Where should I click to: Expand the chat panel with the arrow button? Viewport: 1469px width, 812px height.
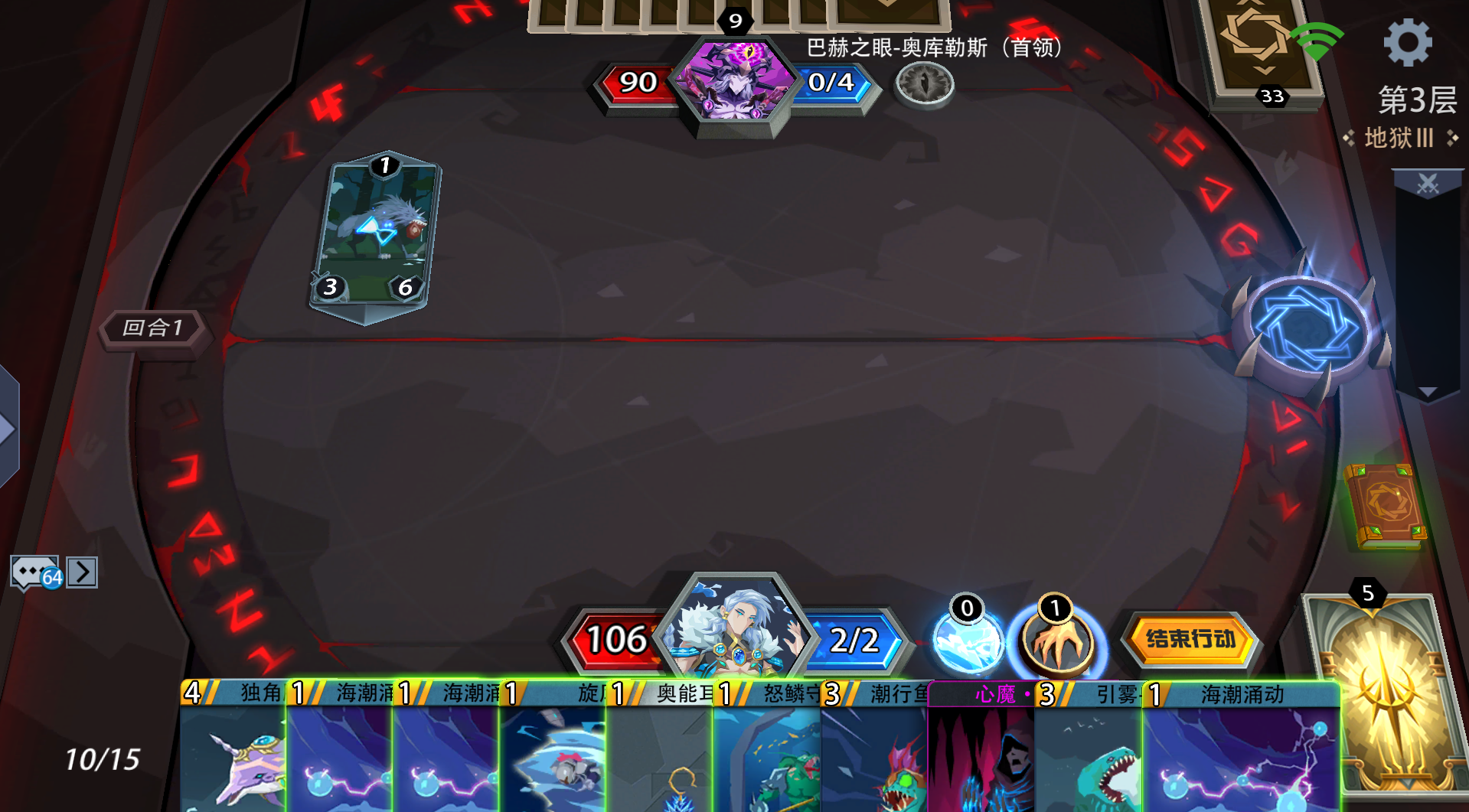click(83, 570)
